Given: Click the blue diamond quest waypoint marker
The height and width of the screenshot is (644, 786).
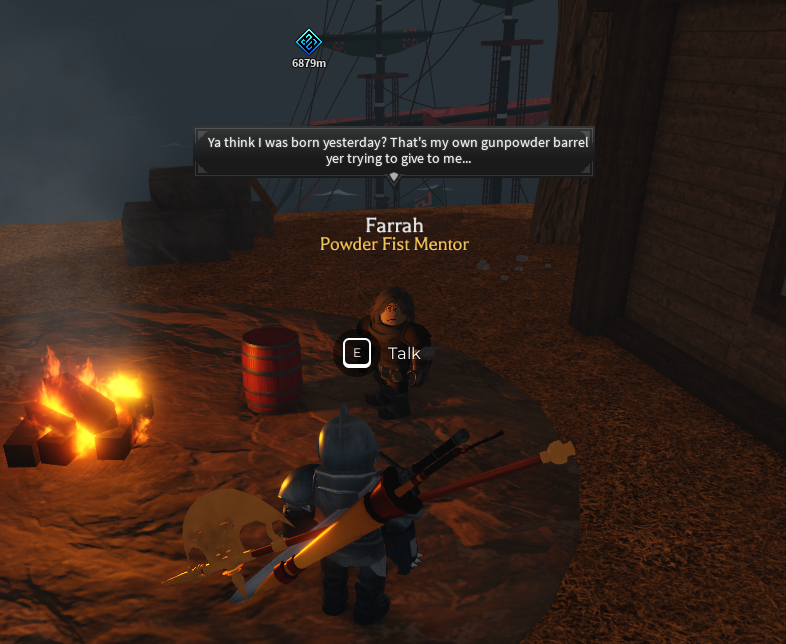Looking at the screenshot, I should click(309, 42).
